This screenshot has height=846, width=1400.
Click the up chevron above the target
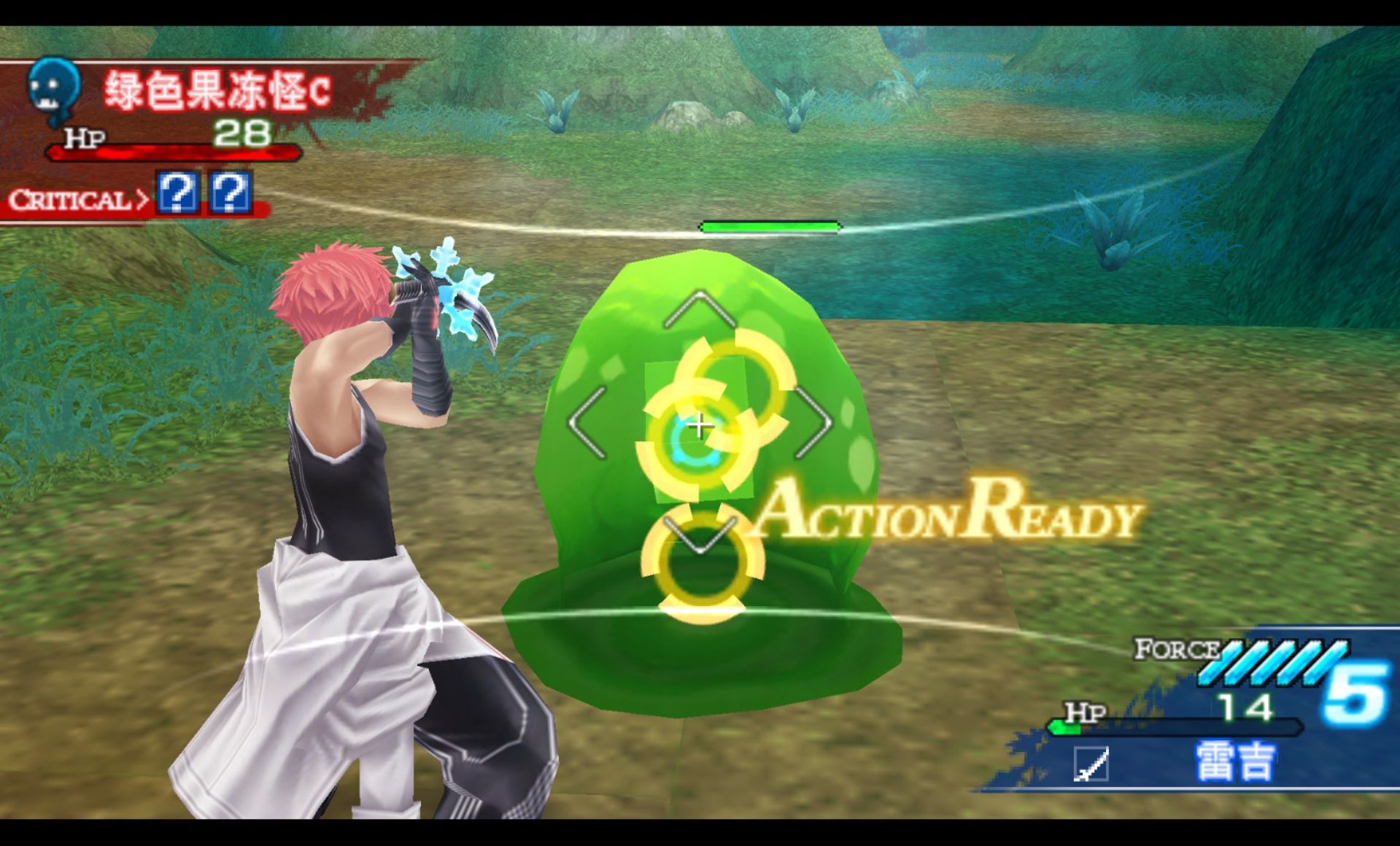click(x=699, y=308)
